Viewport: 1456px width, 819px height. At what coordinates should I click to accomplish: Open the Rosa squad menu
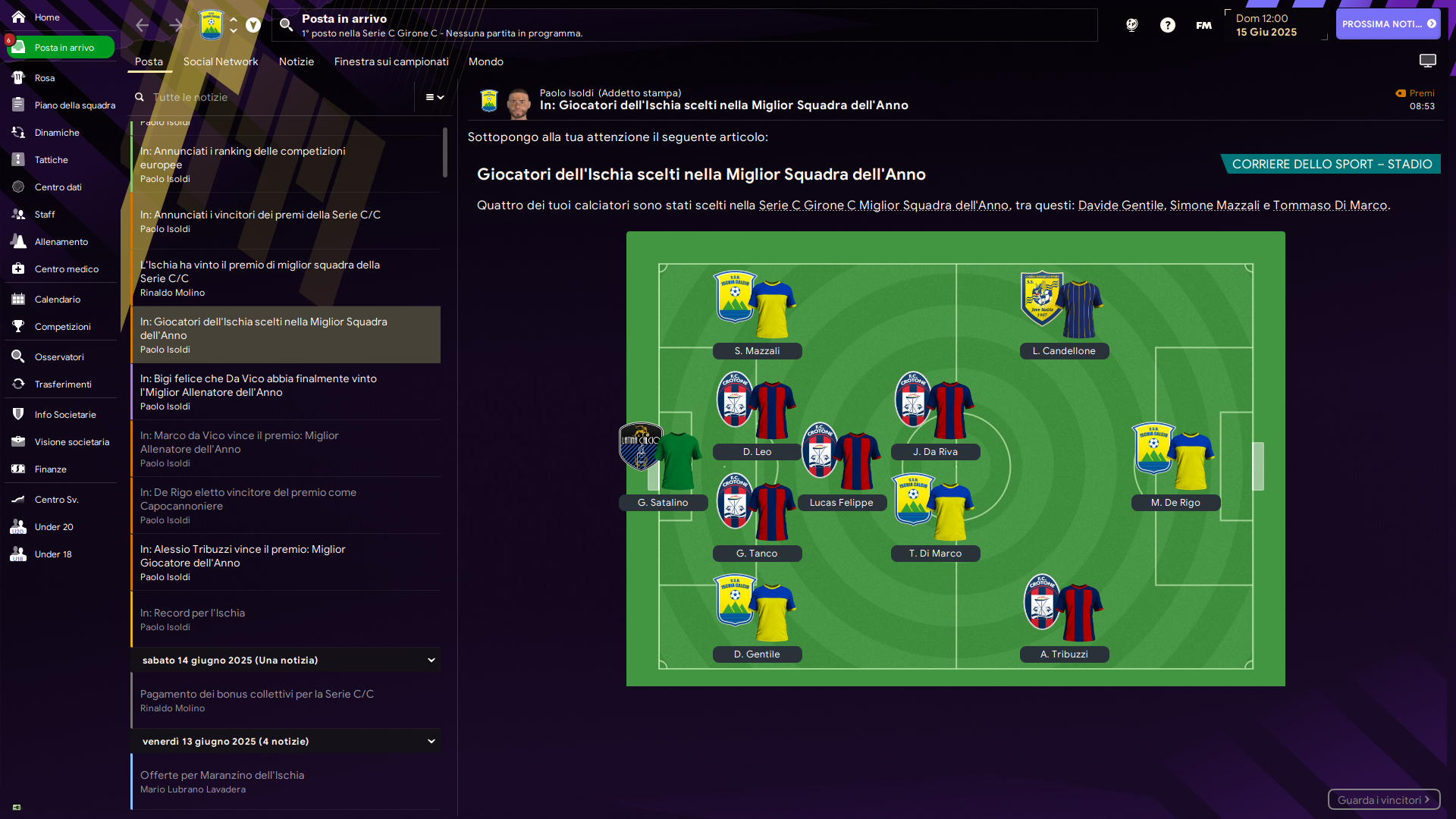[x=44, y=78]
